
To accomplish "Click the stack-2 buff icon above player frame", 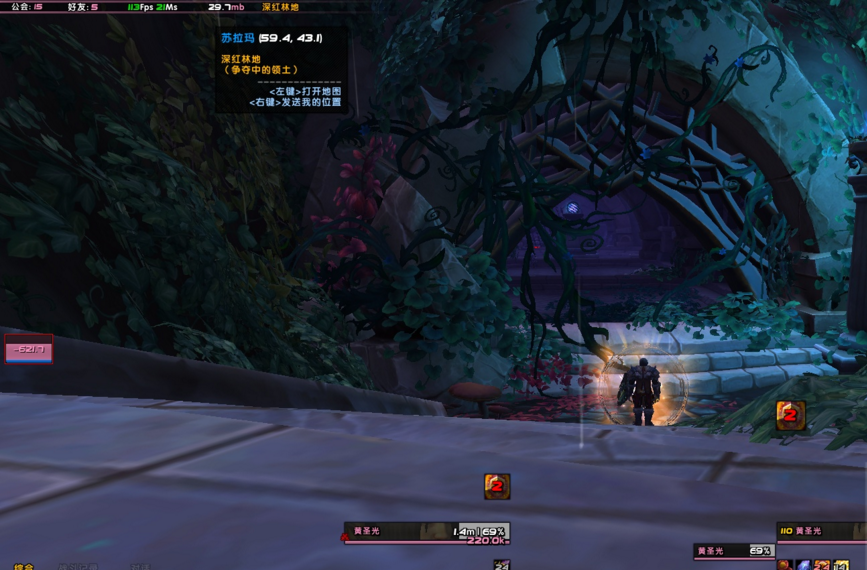I will (497, 486).
